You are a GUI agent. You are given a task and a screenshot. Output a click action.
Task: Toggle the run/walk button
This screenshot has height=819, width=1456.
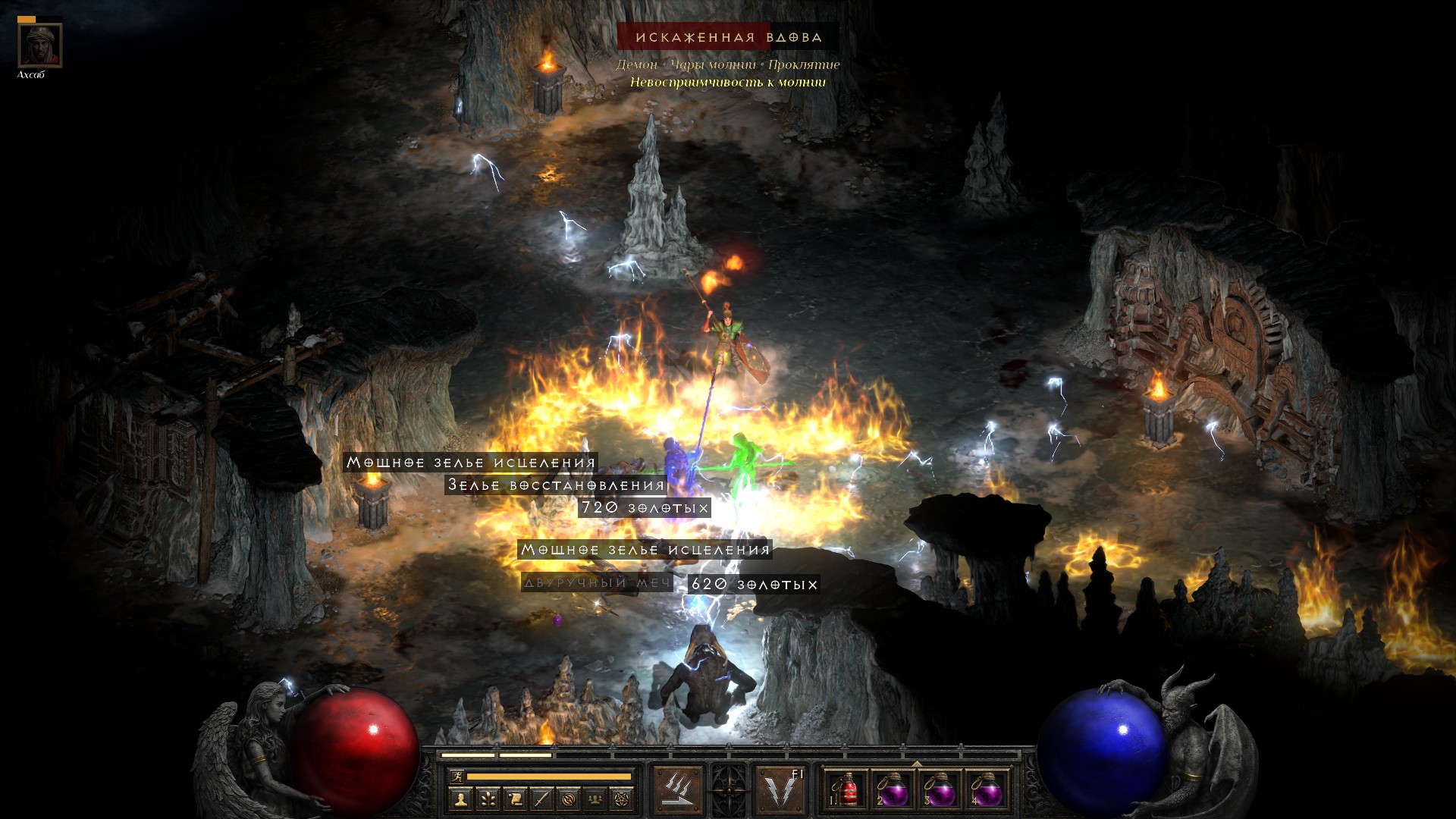click(457, 777)
